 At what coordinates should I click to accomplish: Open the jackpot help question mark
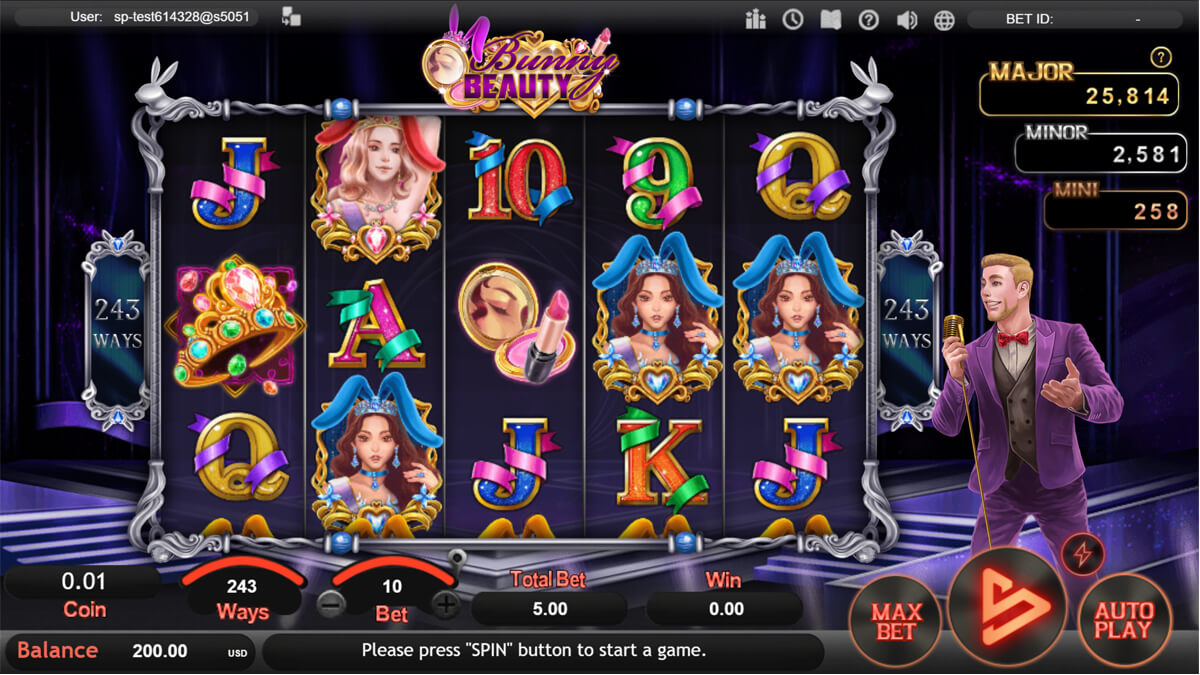tap(1160, 58)
